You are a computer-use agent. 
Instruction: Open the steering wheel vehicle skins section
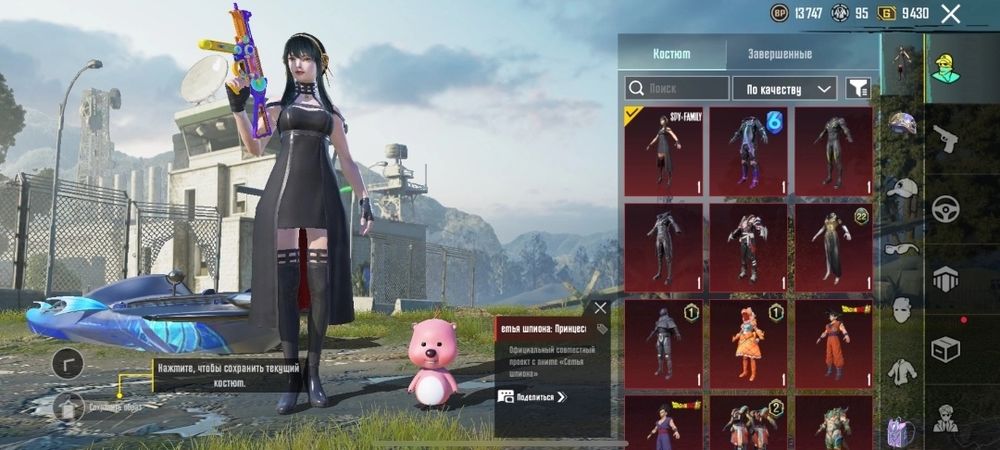tap(945, 209)
